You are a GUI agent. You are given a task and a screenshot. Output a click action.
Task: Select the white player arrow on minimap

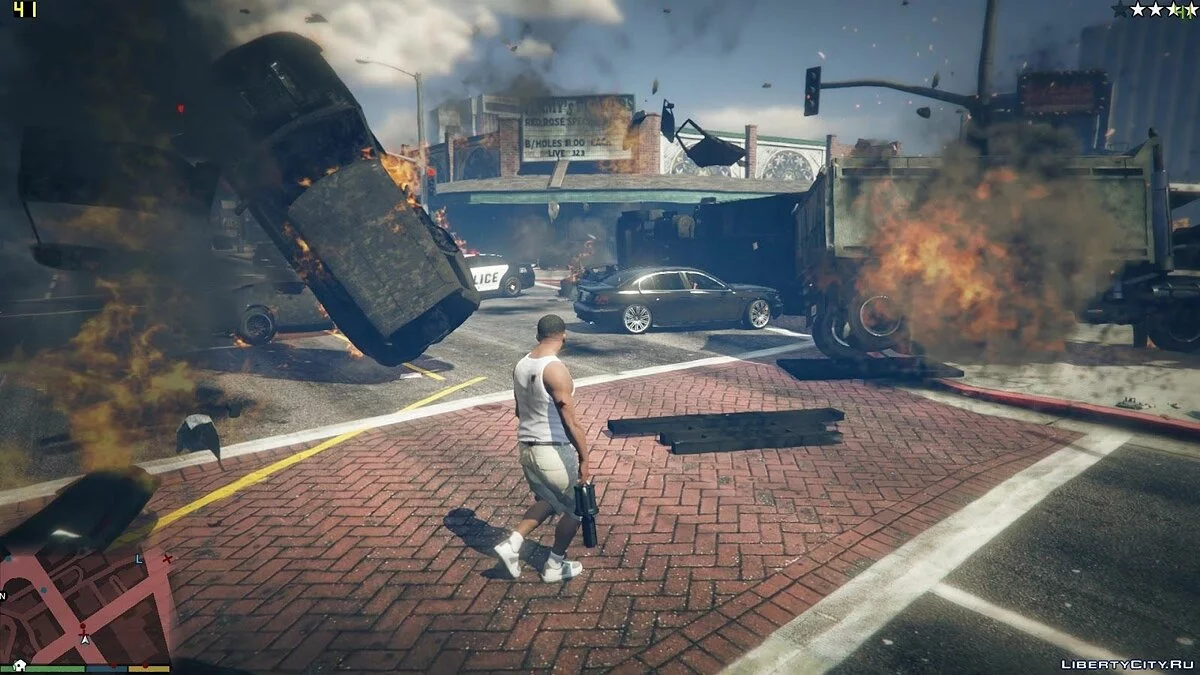(86, 639)
